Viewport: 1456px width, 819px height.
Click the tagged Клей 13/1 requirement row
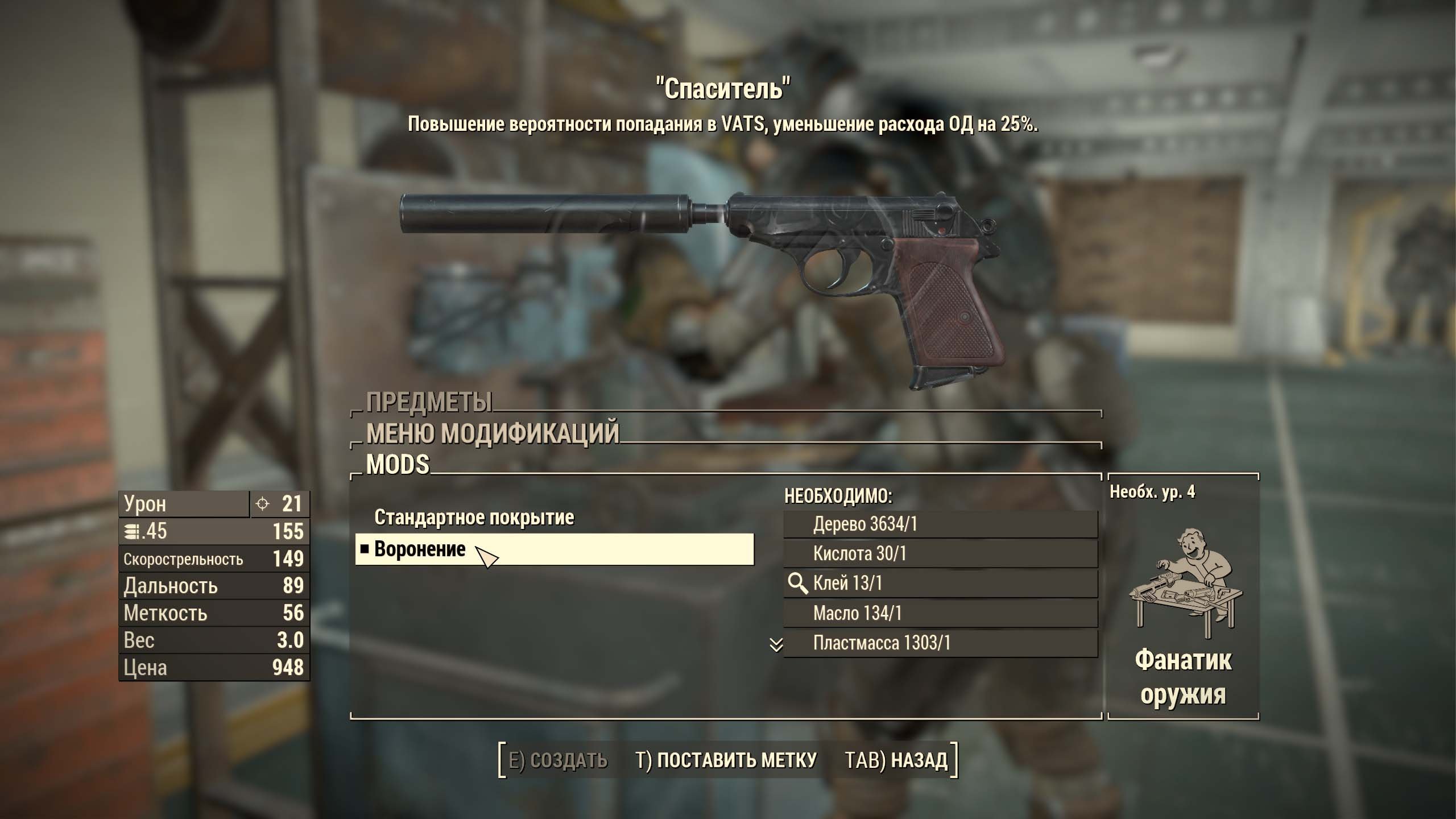coord(940,584)
